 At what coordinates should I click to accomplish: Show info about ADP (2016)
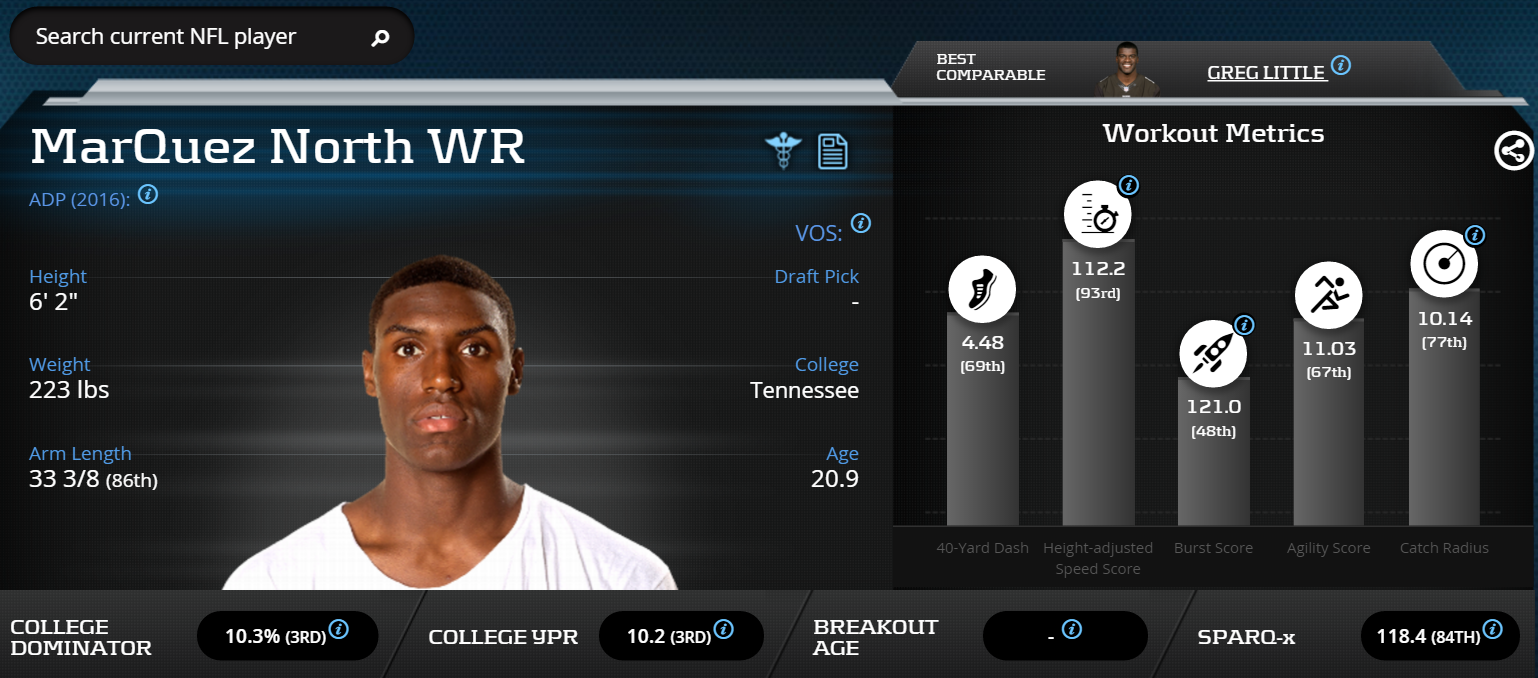(148, 194)
